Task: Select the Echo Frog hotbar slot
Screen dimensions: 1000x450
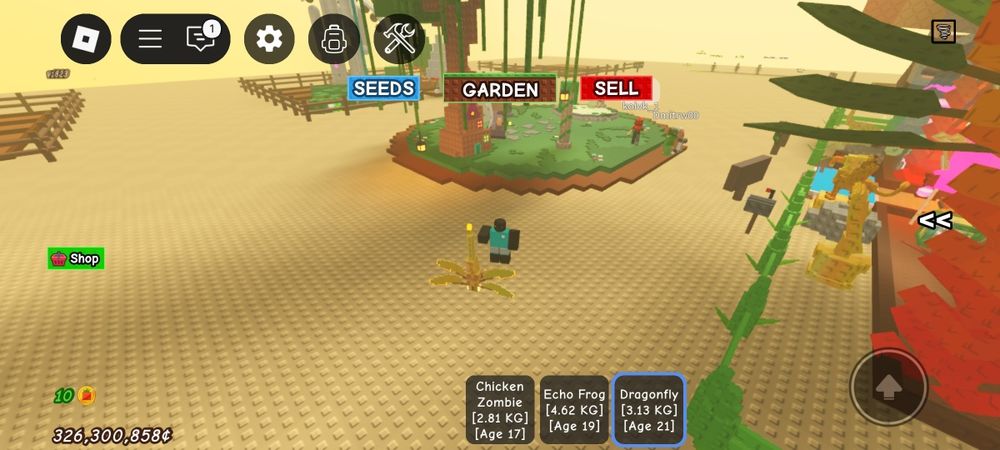Action: [x=574, y=409]
